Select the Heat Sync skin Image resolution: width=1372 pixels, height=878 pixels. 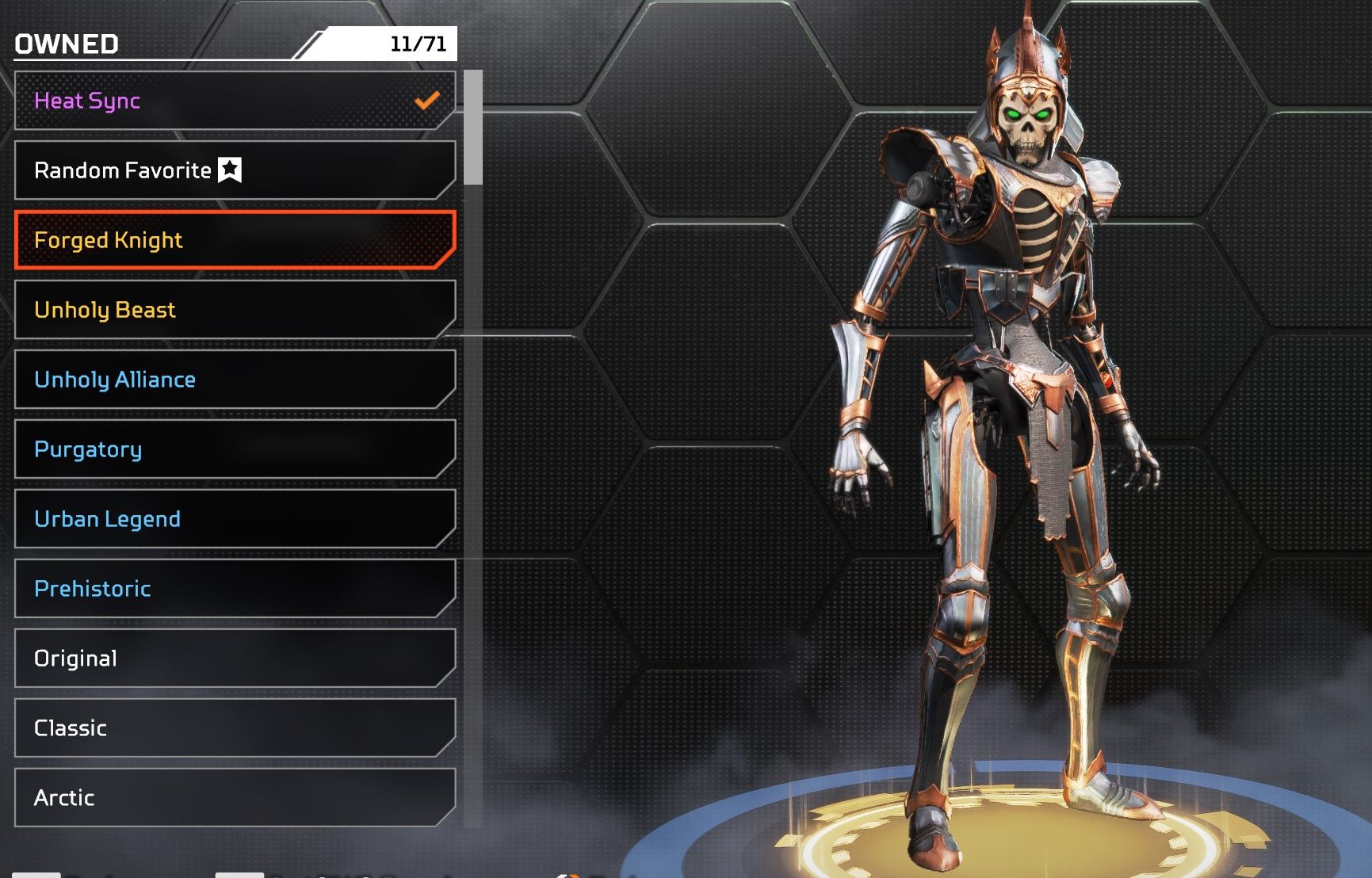point(235,101)
